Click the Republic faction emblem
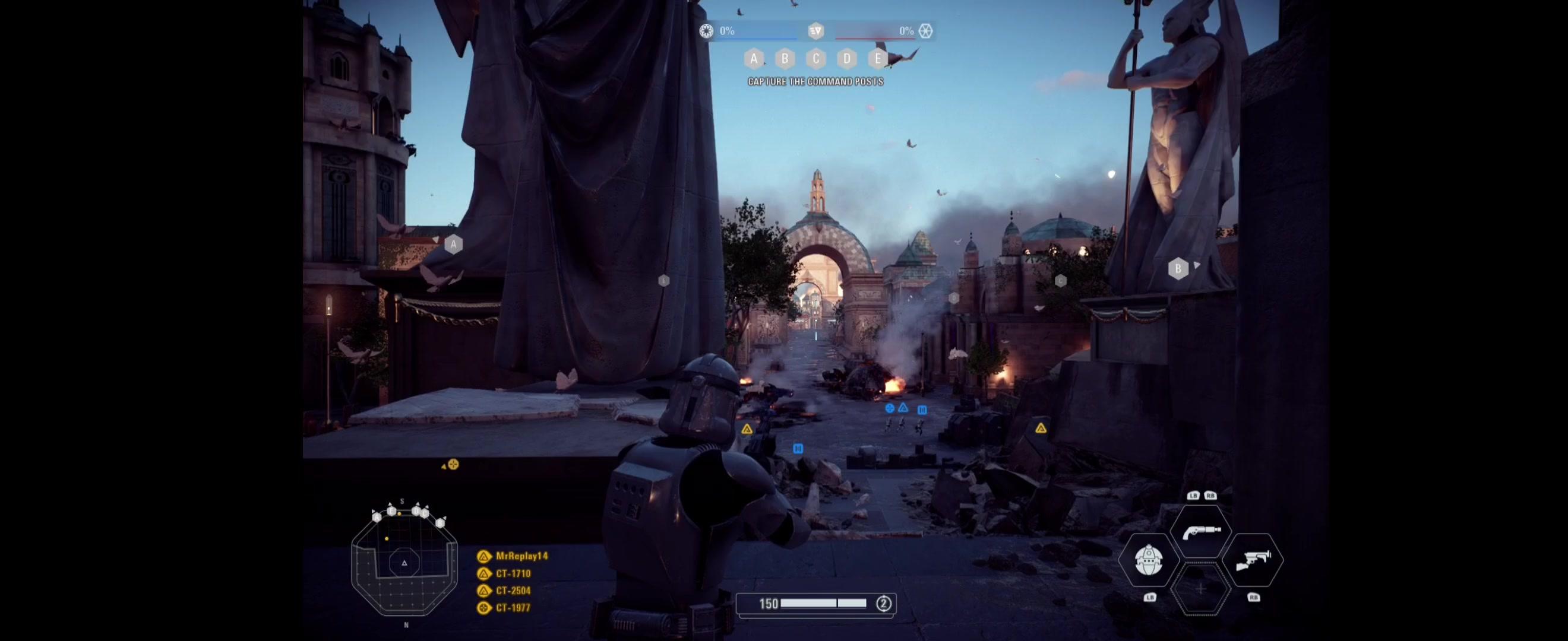 (x=706, y=31)
